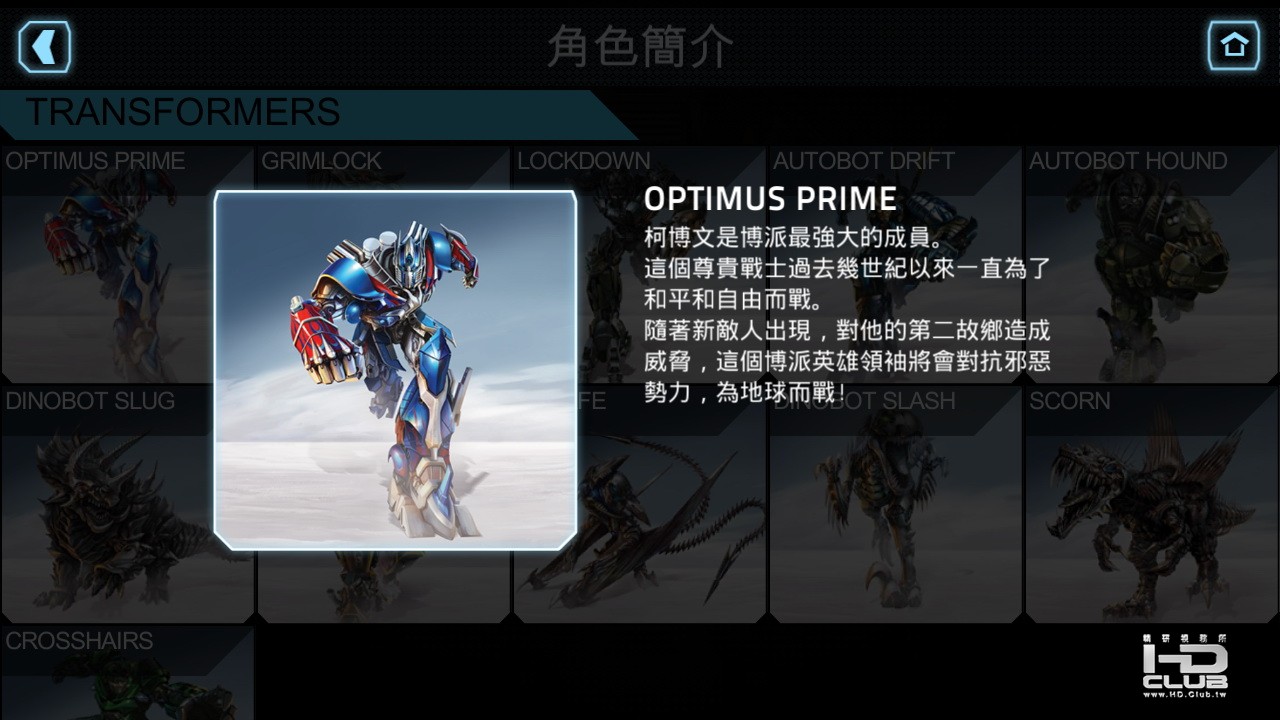Go back using the arrow button

[x=44, y=46]
